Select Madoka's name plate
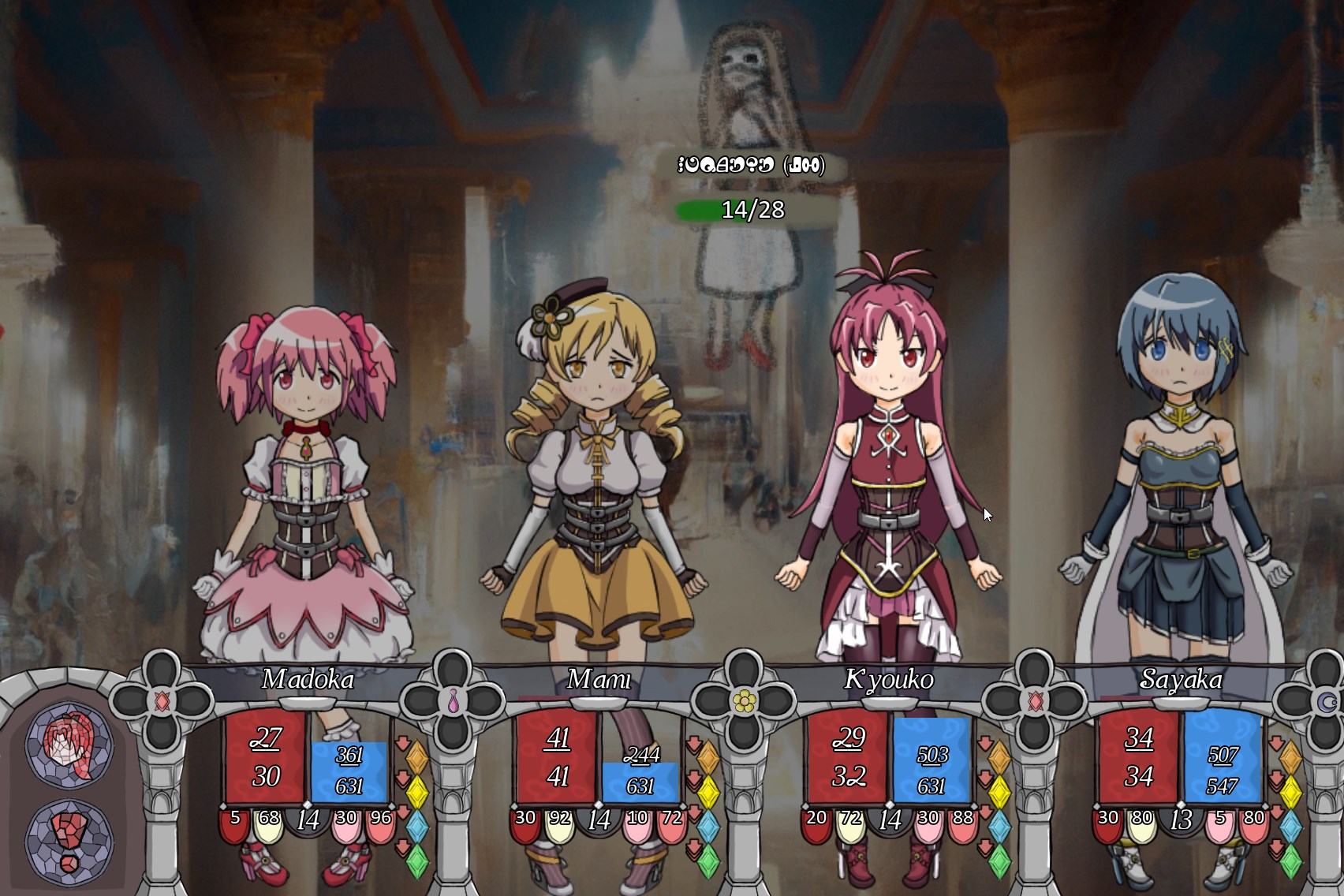This screenshot has width=1344, height=896. pyautogui.click(x=308, y=679)
